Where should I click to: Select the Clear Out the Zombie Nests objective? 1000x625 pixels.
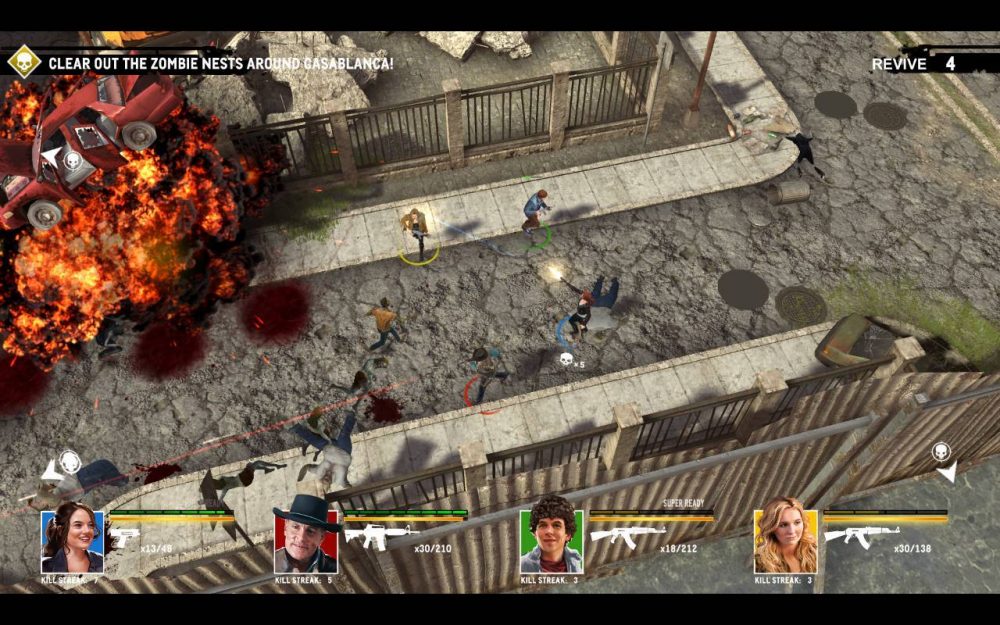coord(220,63)
